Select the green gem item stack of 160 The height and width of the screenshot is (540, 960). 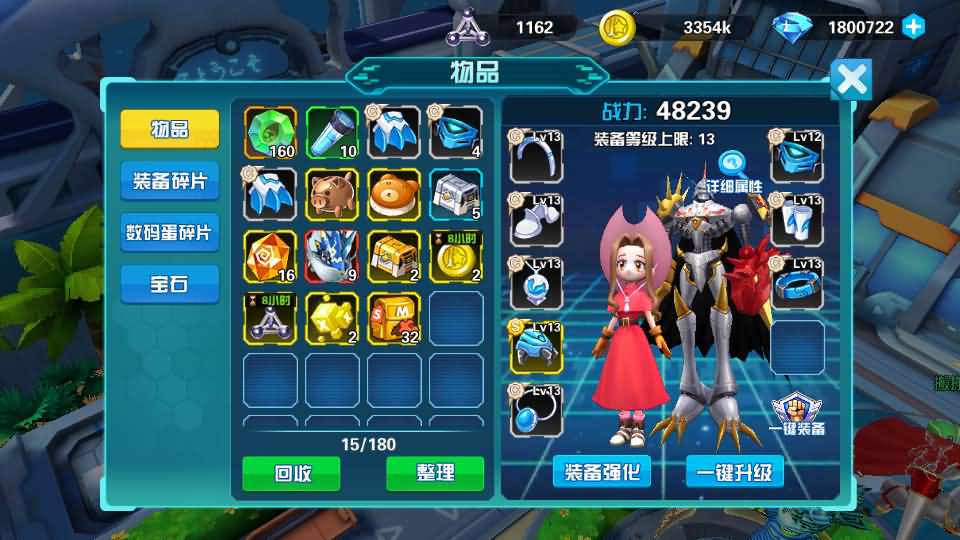270,133
